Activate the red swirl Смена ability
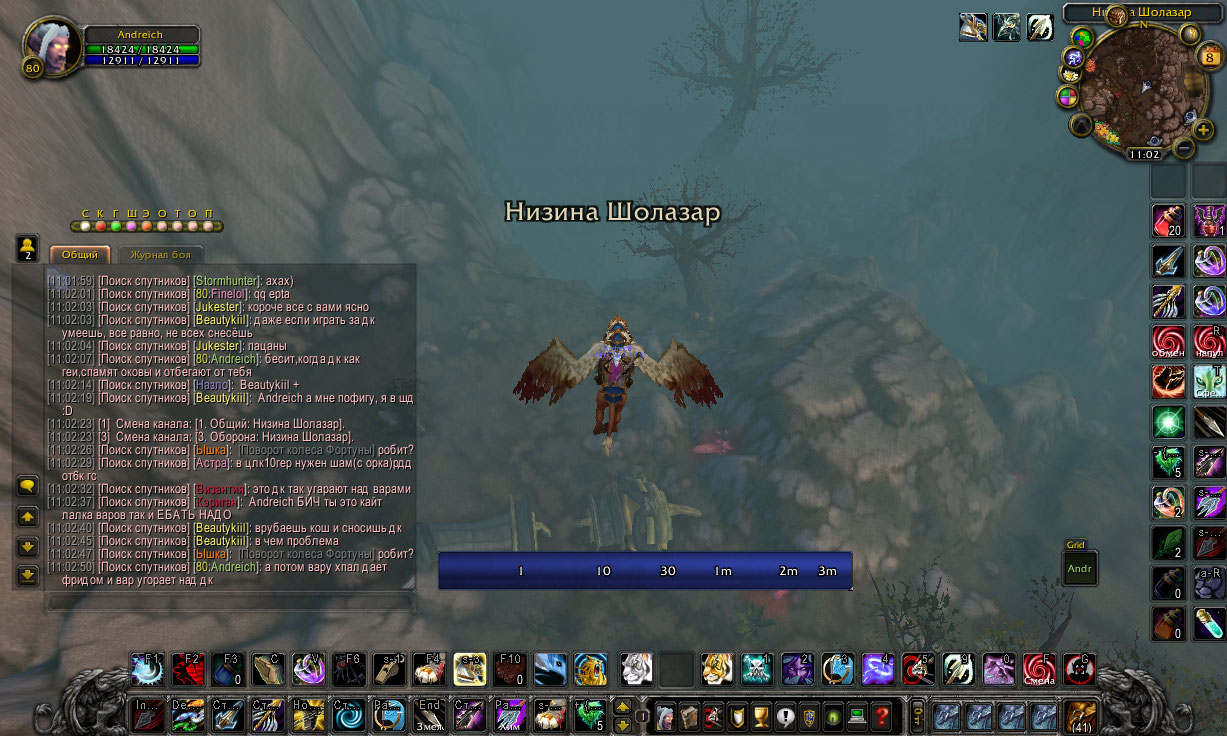The image size is (1227, 736). coord(1039,669)
